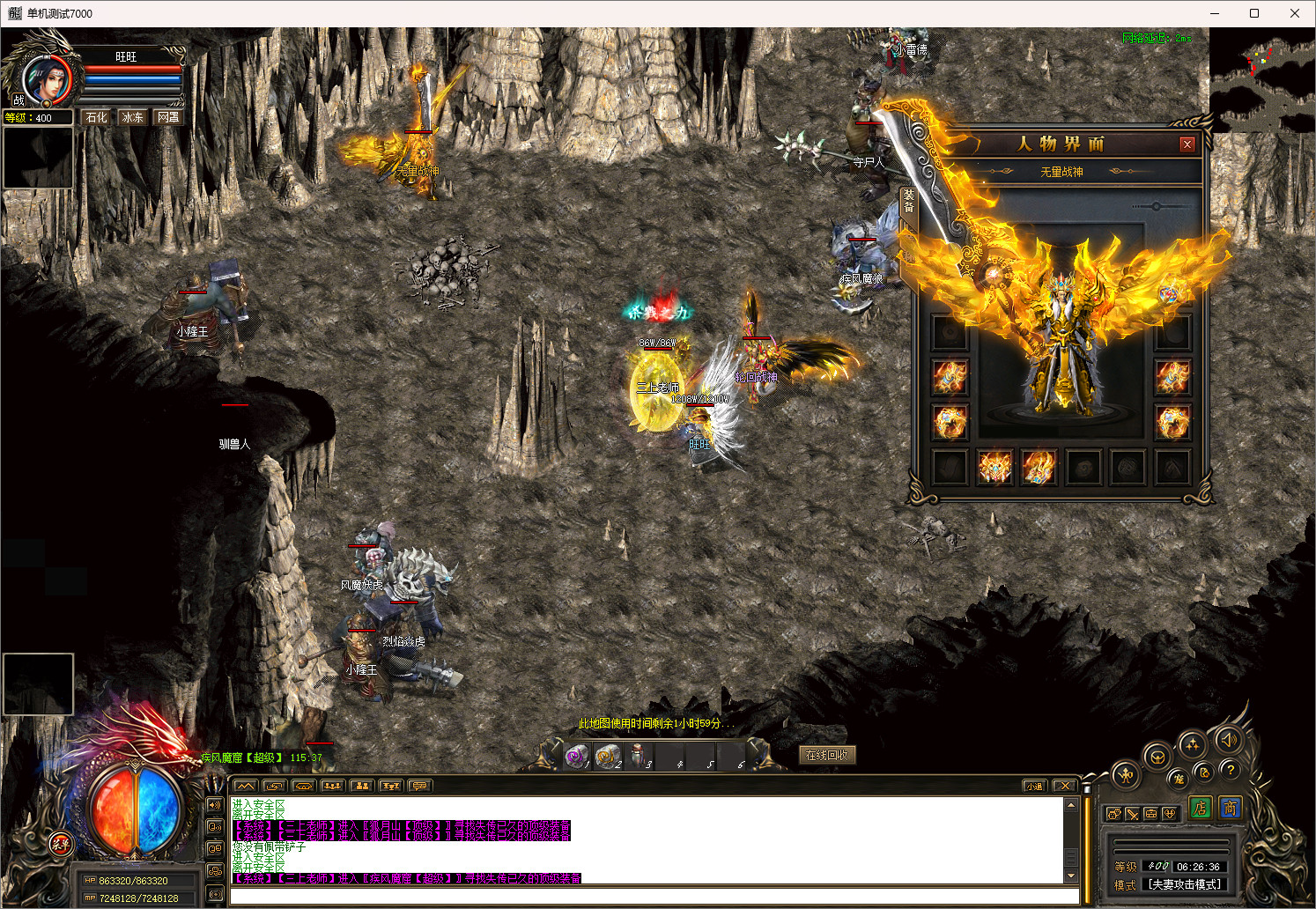Click the chat text input field

[x=654, y=896]
